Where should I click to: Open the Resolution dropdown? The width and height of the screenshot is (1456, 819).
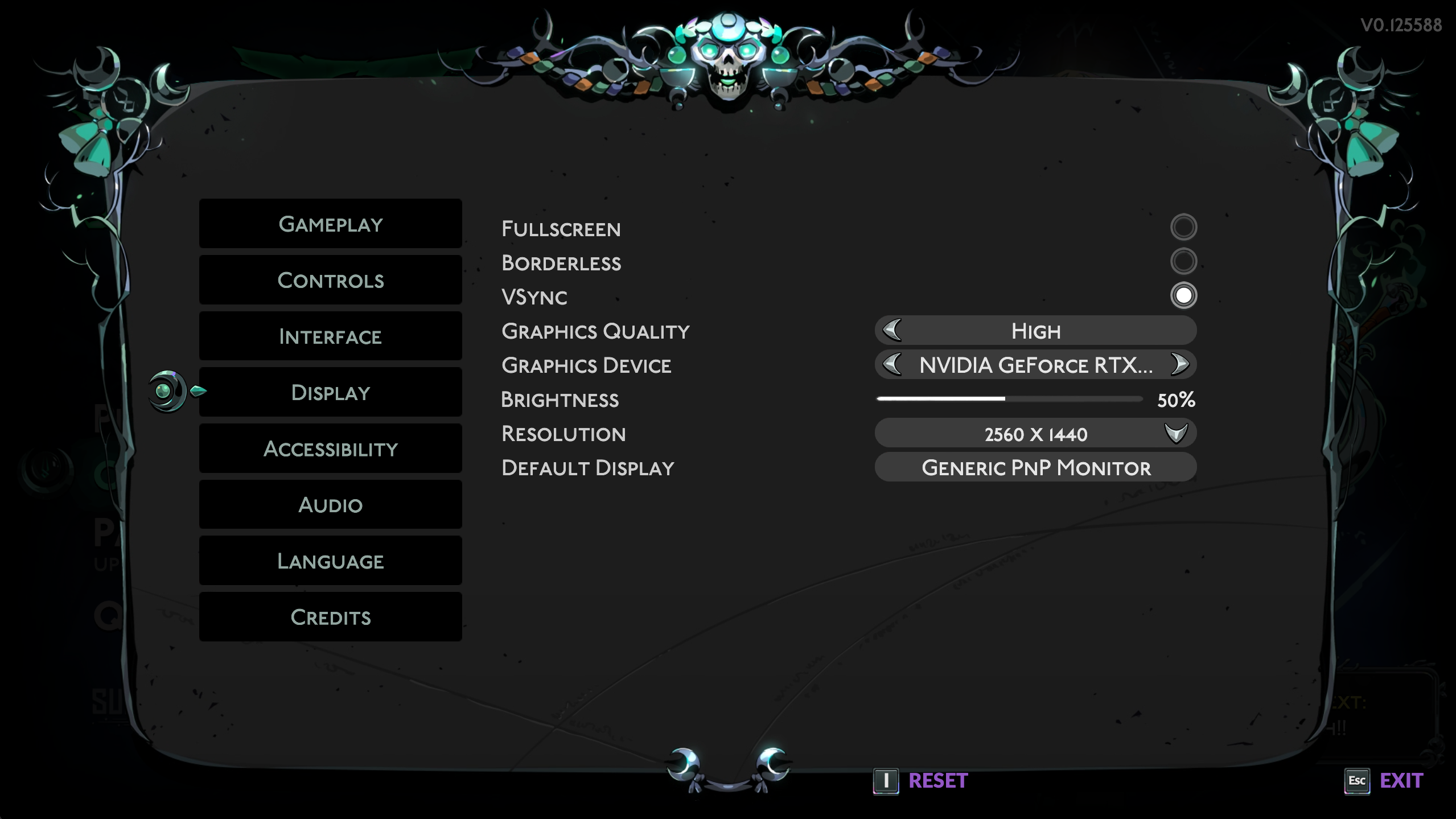(x=1035, y=434)
